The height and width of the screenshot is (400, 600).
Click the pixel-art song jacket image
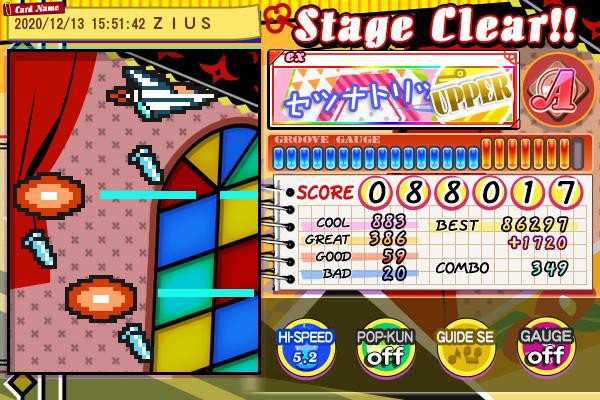point(134,212)
